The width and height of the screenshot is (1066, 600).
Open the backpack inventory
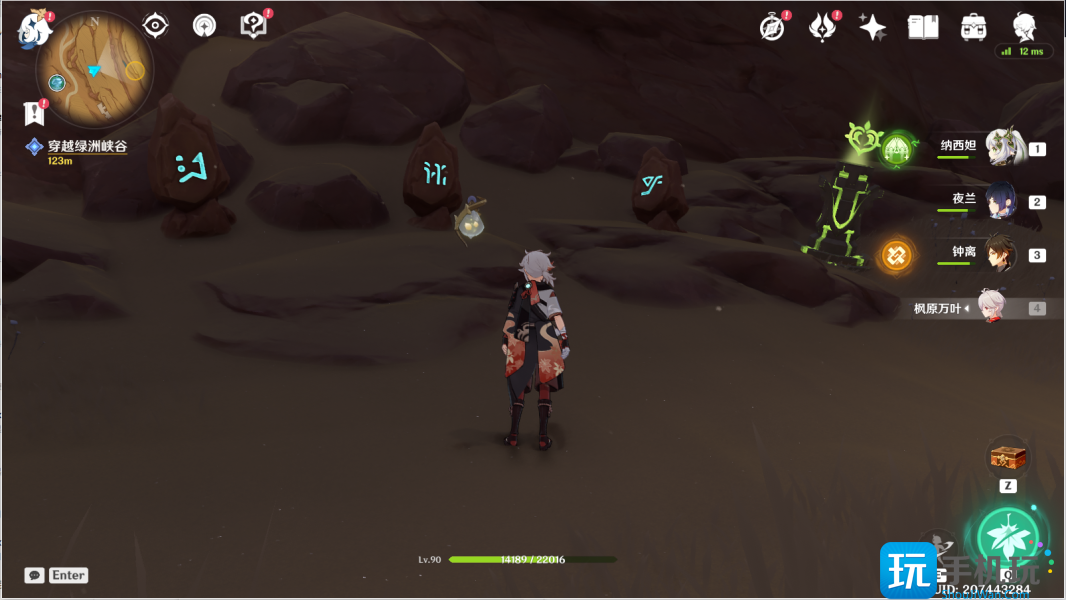pyautogui.click(x=972, y=27)
